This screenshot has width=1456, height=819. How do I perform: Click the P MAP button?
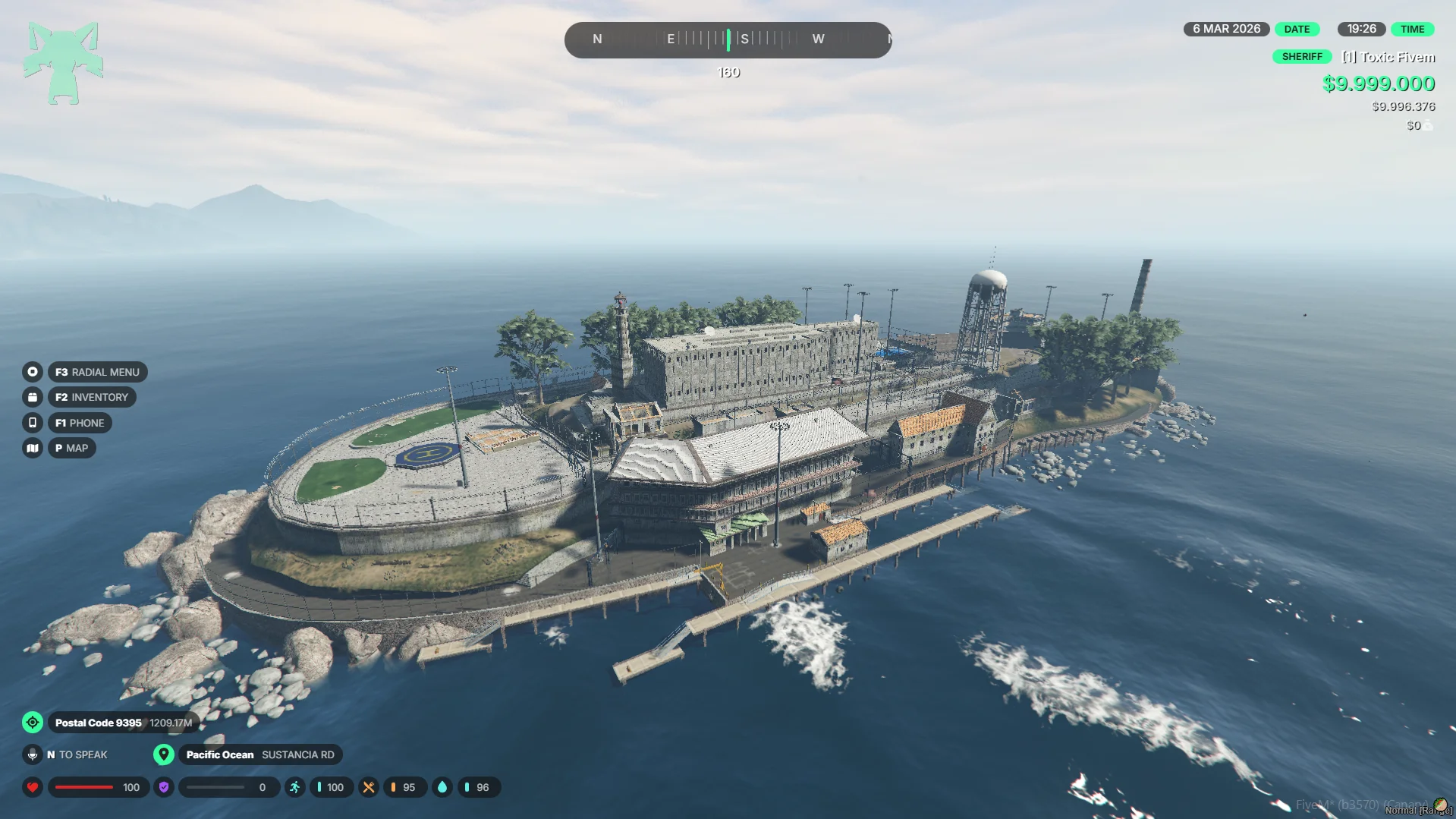tap(71, 448)
